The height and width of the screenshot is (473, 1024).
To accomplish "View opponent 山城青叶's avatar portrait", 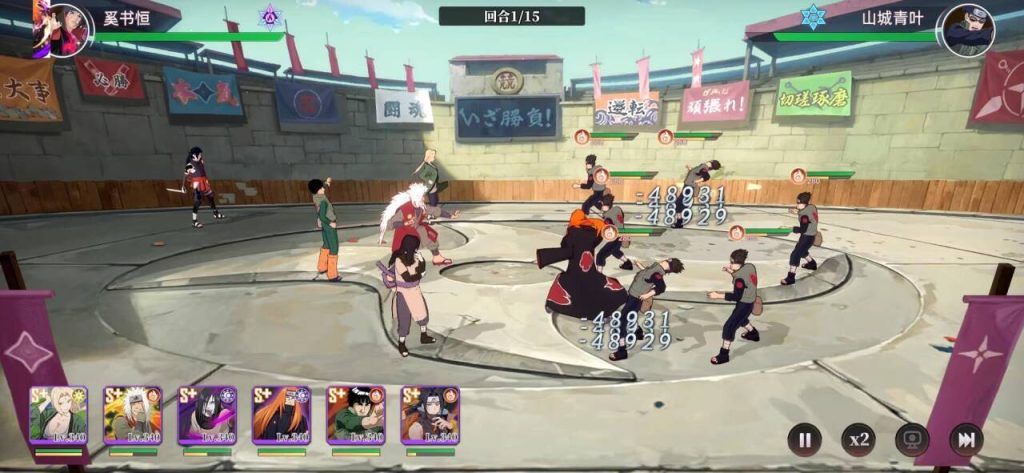I will [968, 29].
